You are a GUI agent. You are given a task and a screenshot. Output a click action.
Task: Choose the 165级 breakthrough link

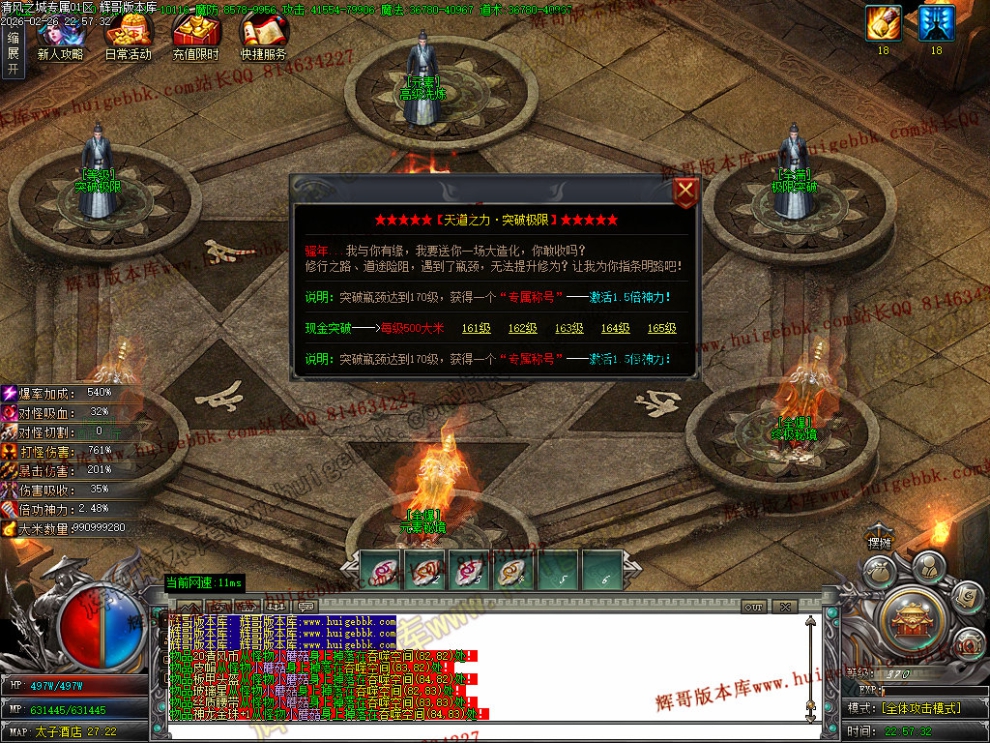(661, 328)
